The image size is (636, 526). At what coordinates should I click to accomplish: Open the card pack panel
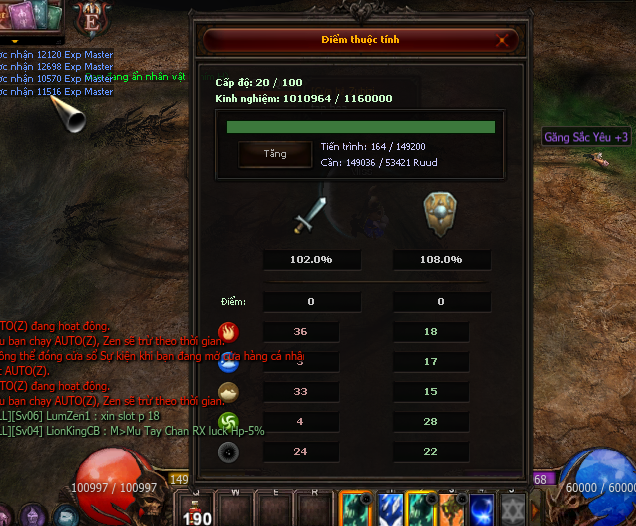click(30, 17)
